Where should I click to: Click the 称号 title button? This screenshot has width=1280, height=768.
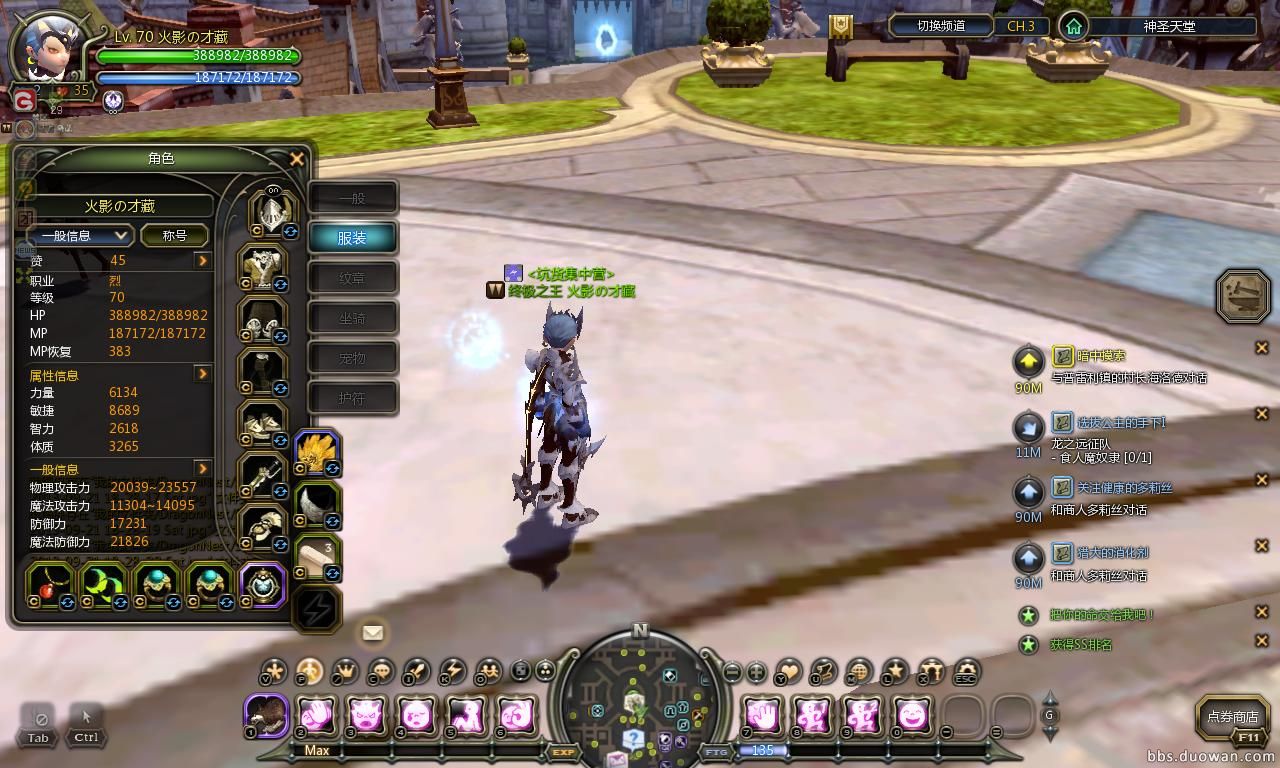pos(175,235)
